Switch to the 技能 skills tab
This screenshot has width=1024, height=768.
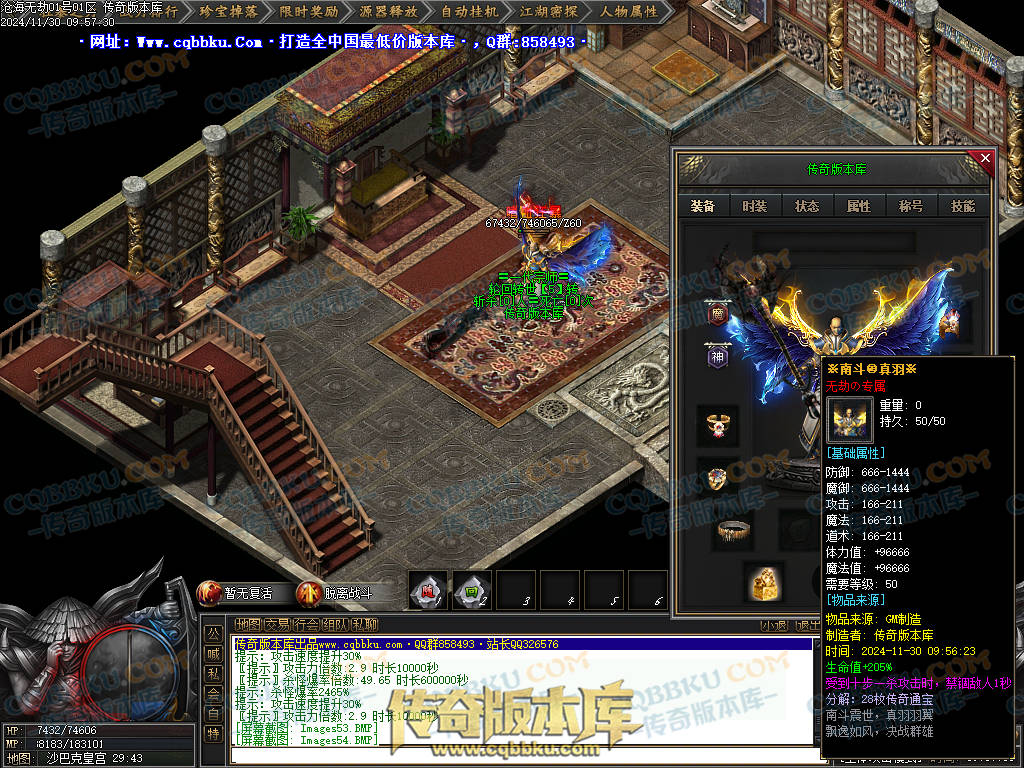pos(963,206)
